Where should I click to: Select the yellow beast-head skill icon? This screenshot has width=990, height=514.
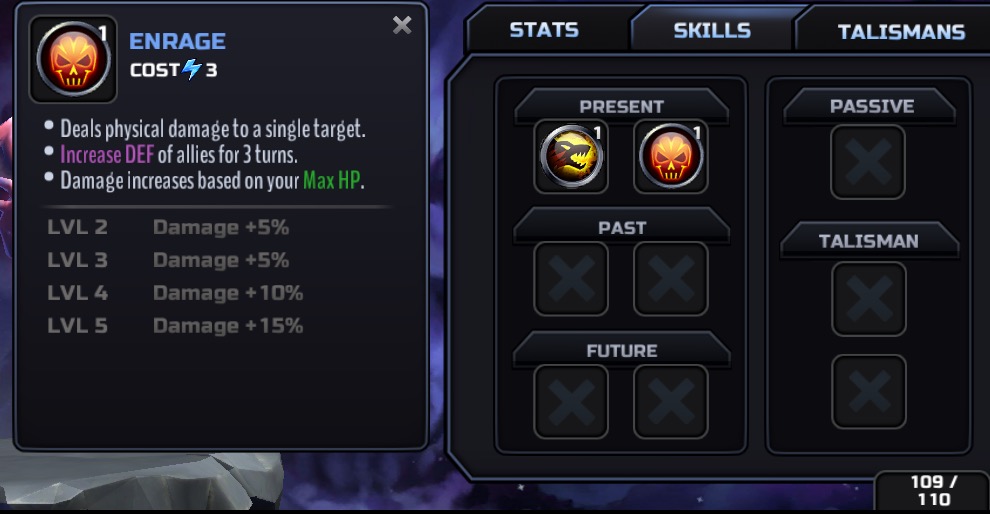coord(571,157)
